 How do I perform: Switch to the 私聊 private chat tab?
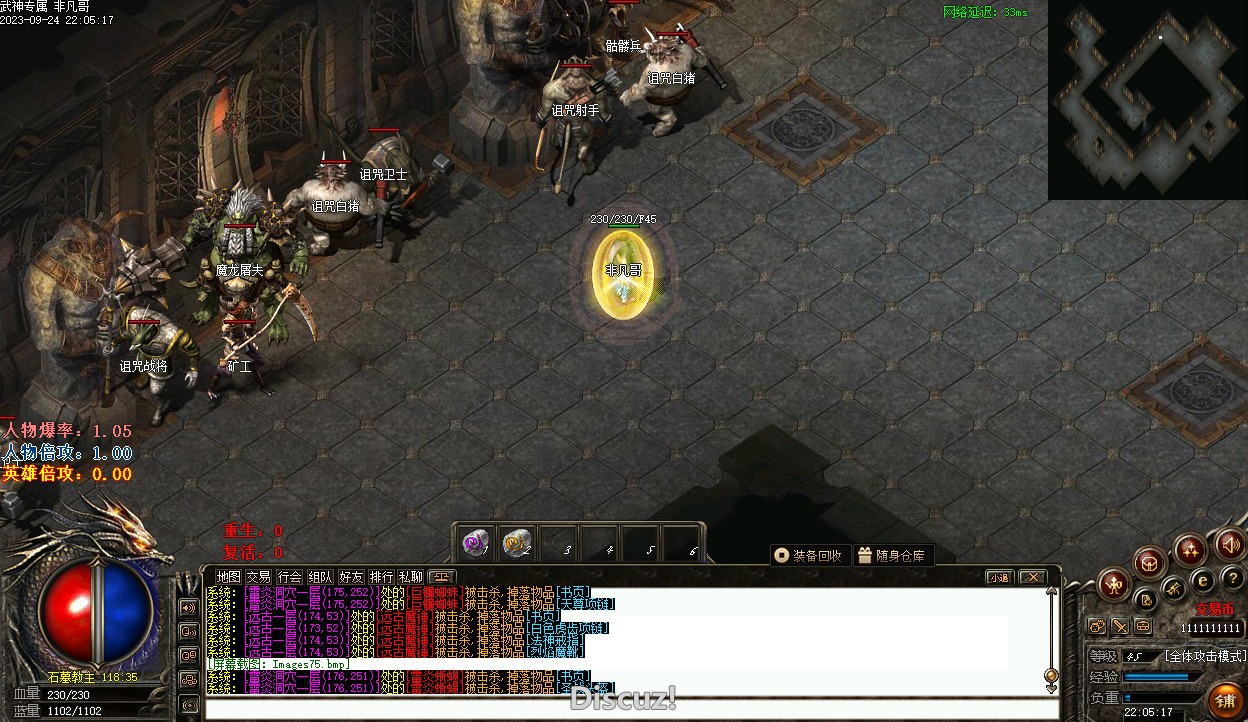tap(411, 577)
